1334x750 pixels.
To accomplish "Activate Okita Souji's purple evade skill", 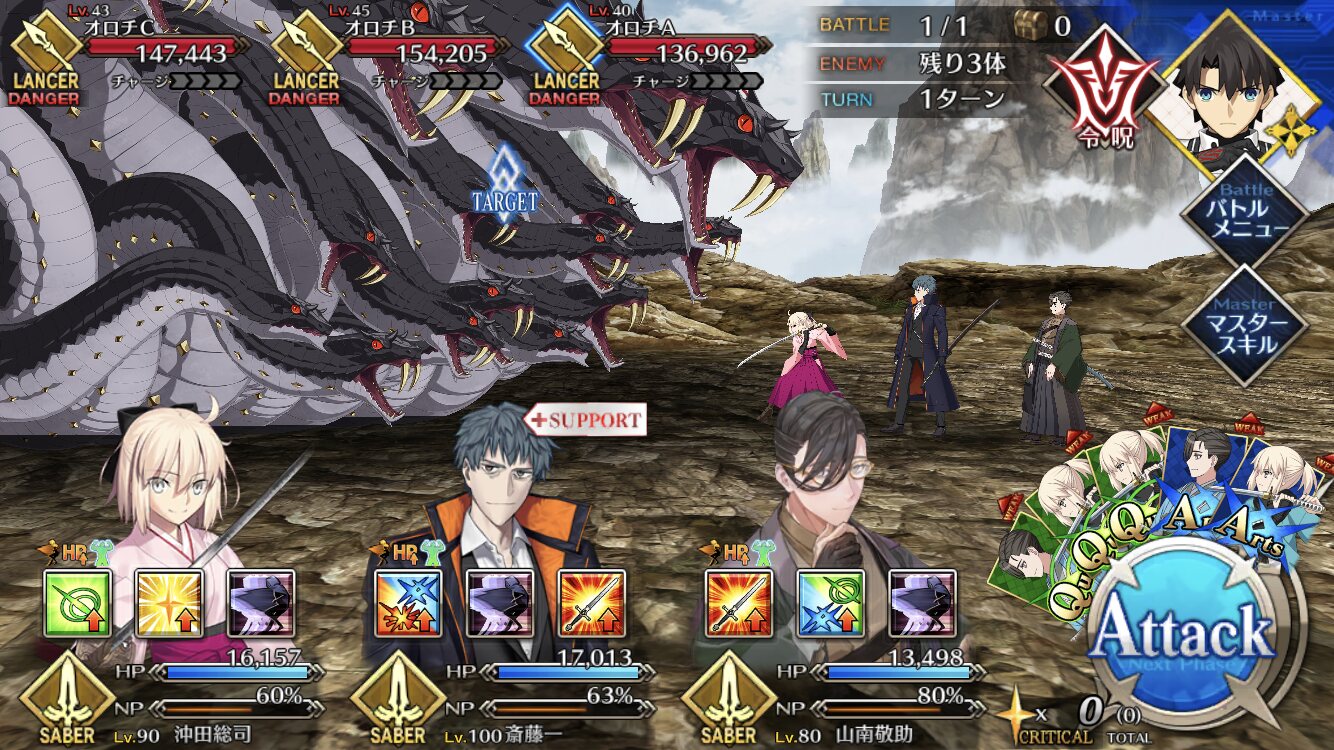I will [x=261, y=603].
